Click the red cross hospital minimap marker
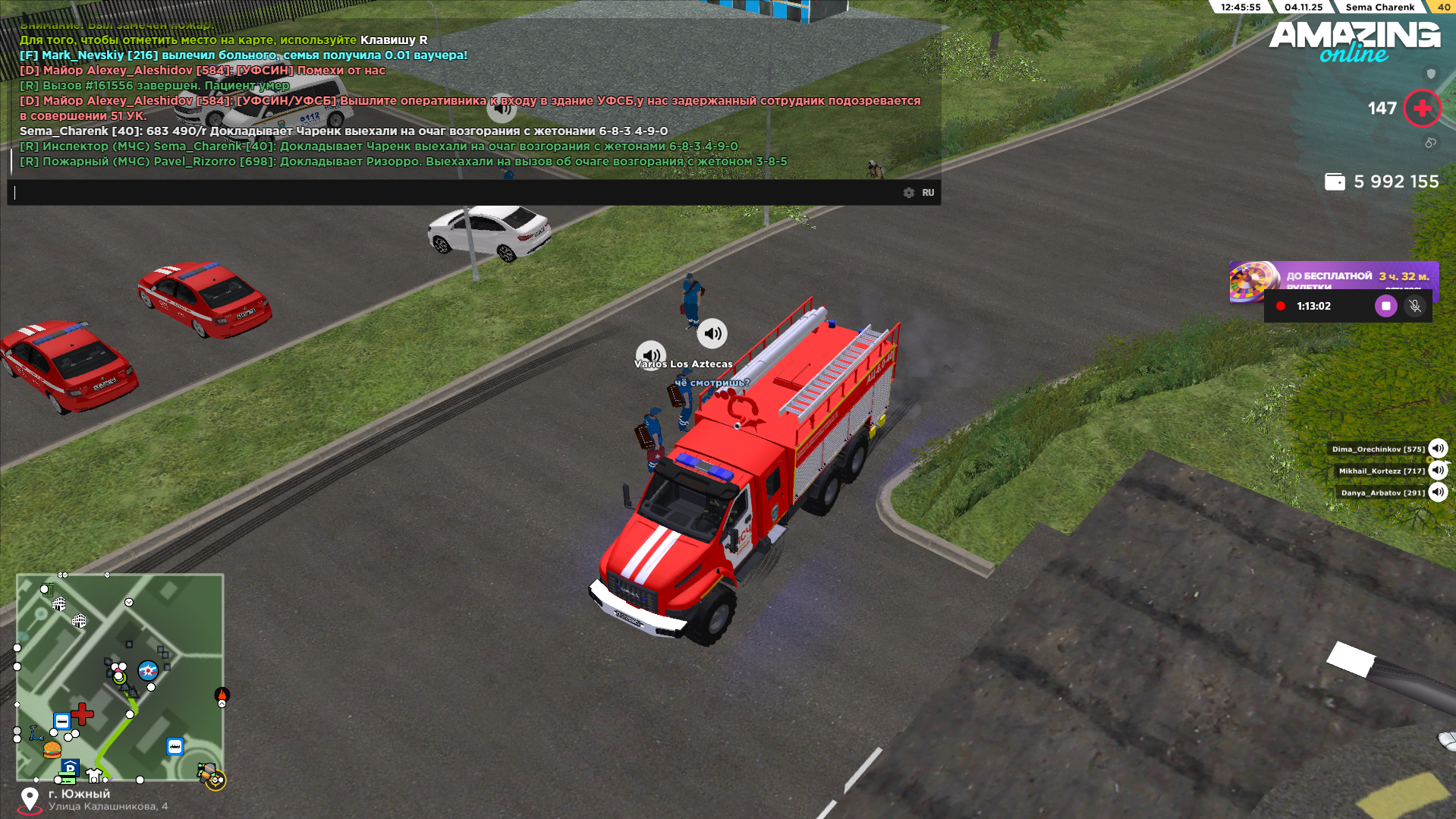1456x819 pixels. [83, 713]
